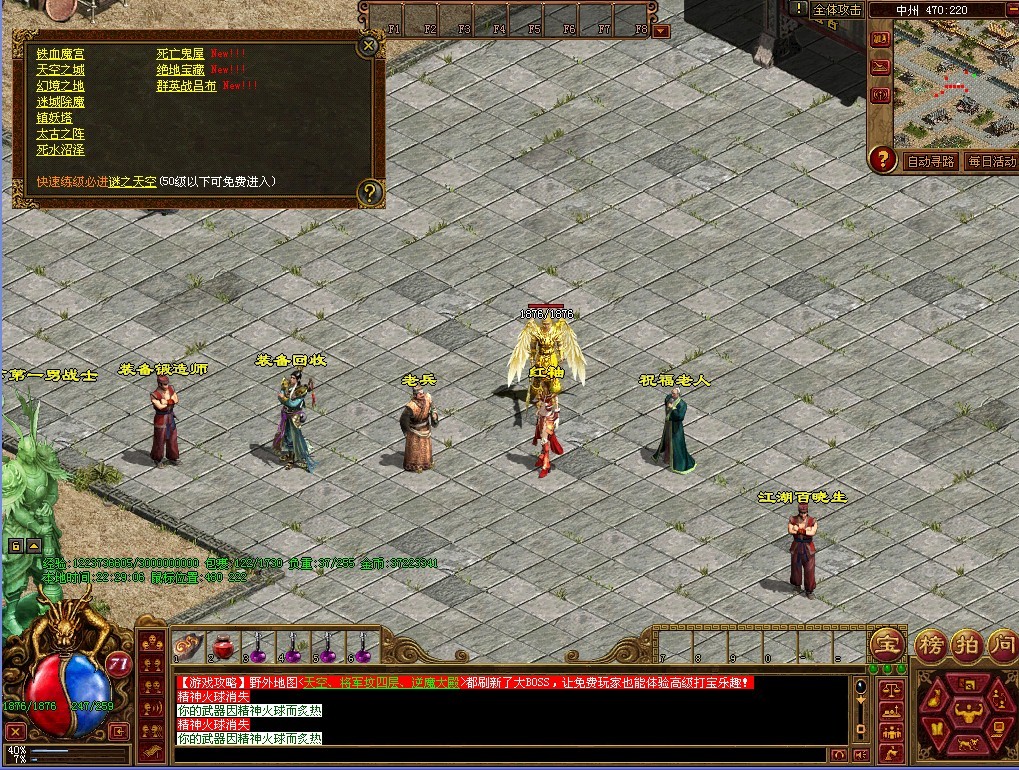Close the teleport destination panel
The width and height of the screenshot is (1019, 770).
tap(369, 45)
